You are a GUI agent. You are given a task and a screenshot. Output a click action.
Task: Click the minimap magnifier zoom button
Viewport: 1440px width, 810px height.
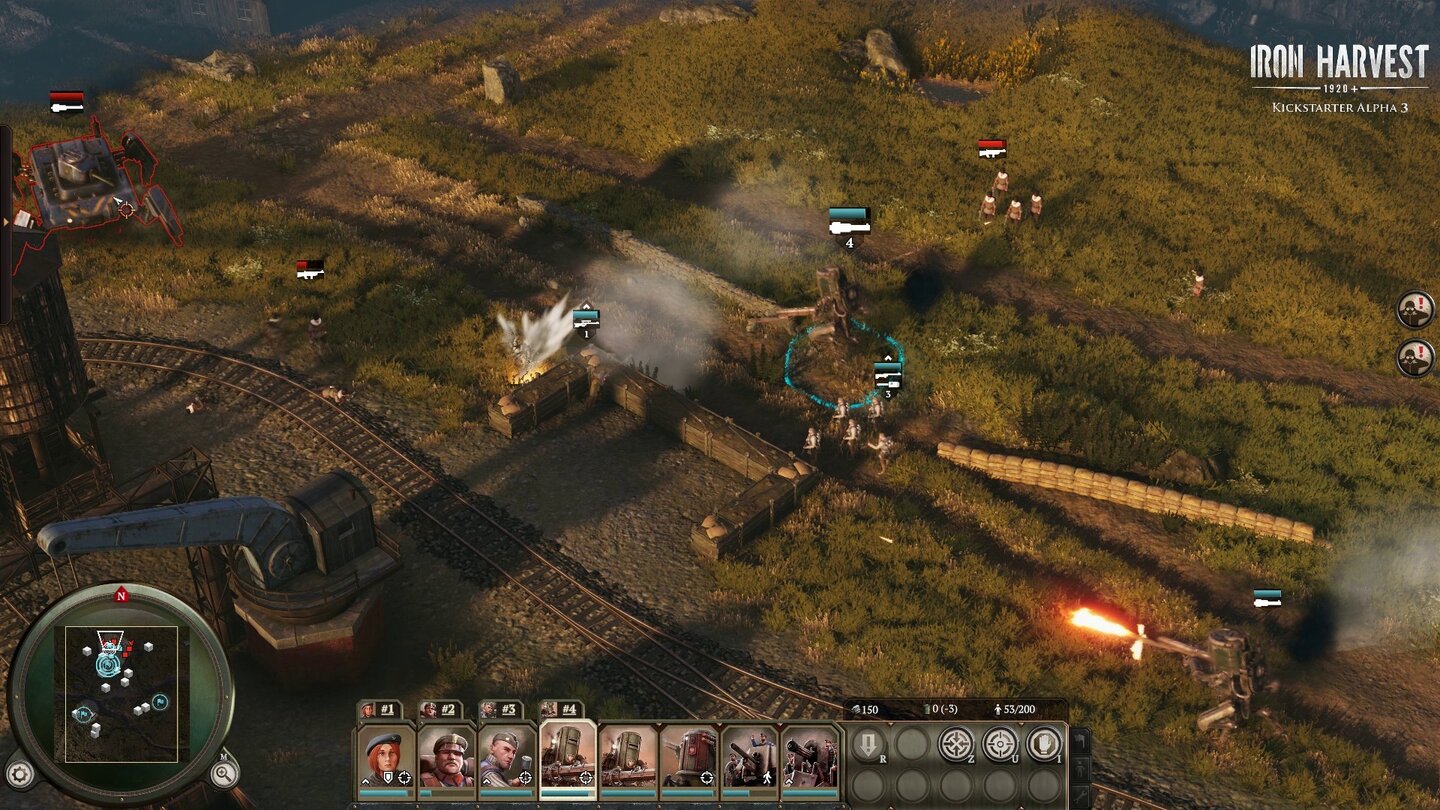(x=224, y=772)
